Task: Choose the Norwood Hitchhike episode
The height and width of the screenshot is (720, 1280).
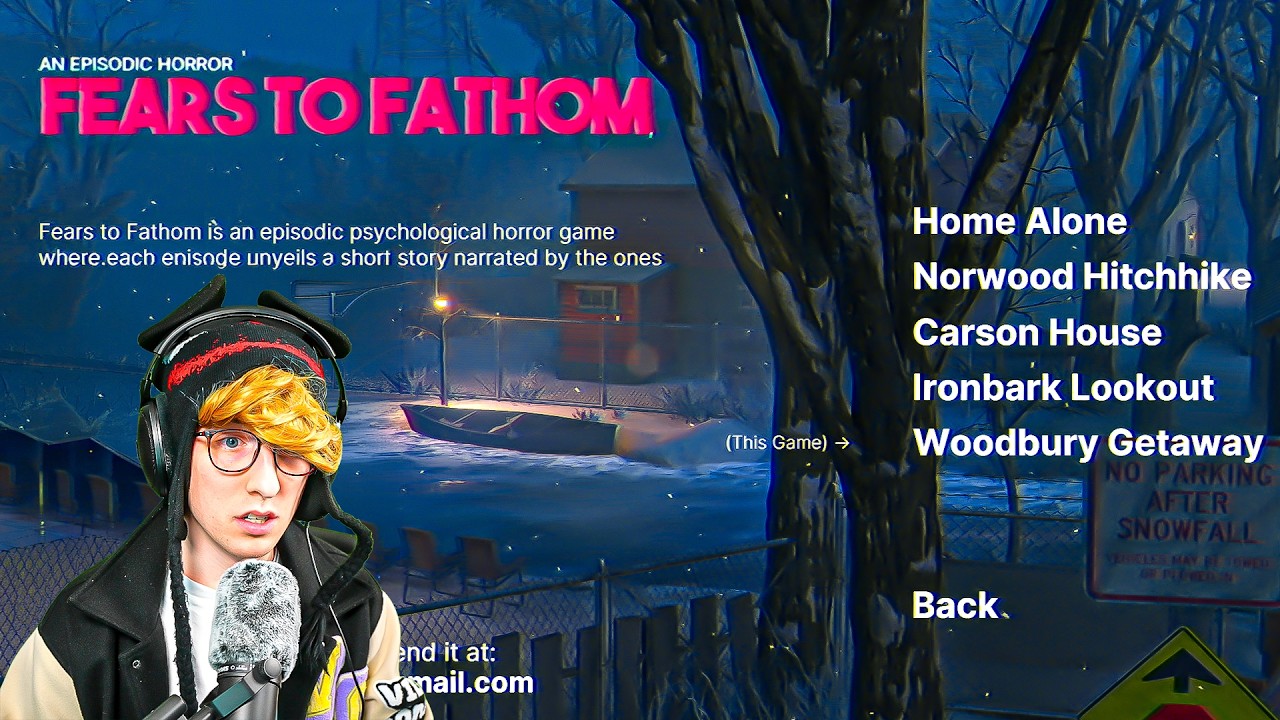Action: pos(1081,276)
